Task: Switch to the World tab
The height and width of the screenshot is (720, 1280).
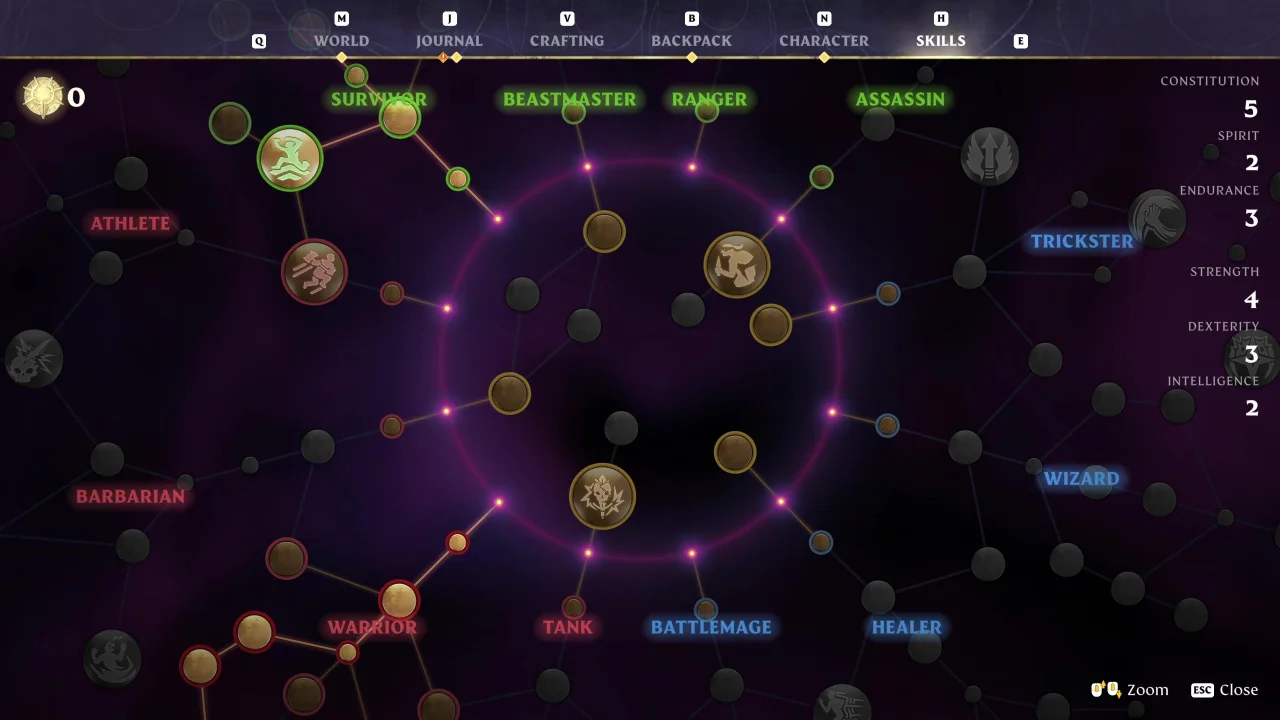Action: click(341, 41)
